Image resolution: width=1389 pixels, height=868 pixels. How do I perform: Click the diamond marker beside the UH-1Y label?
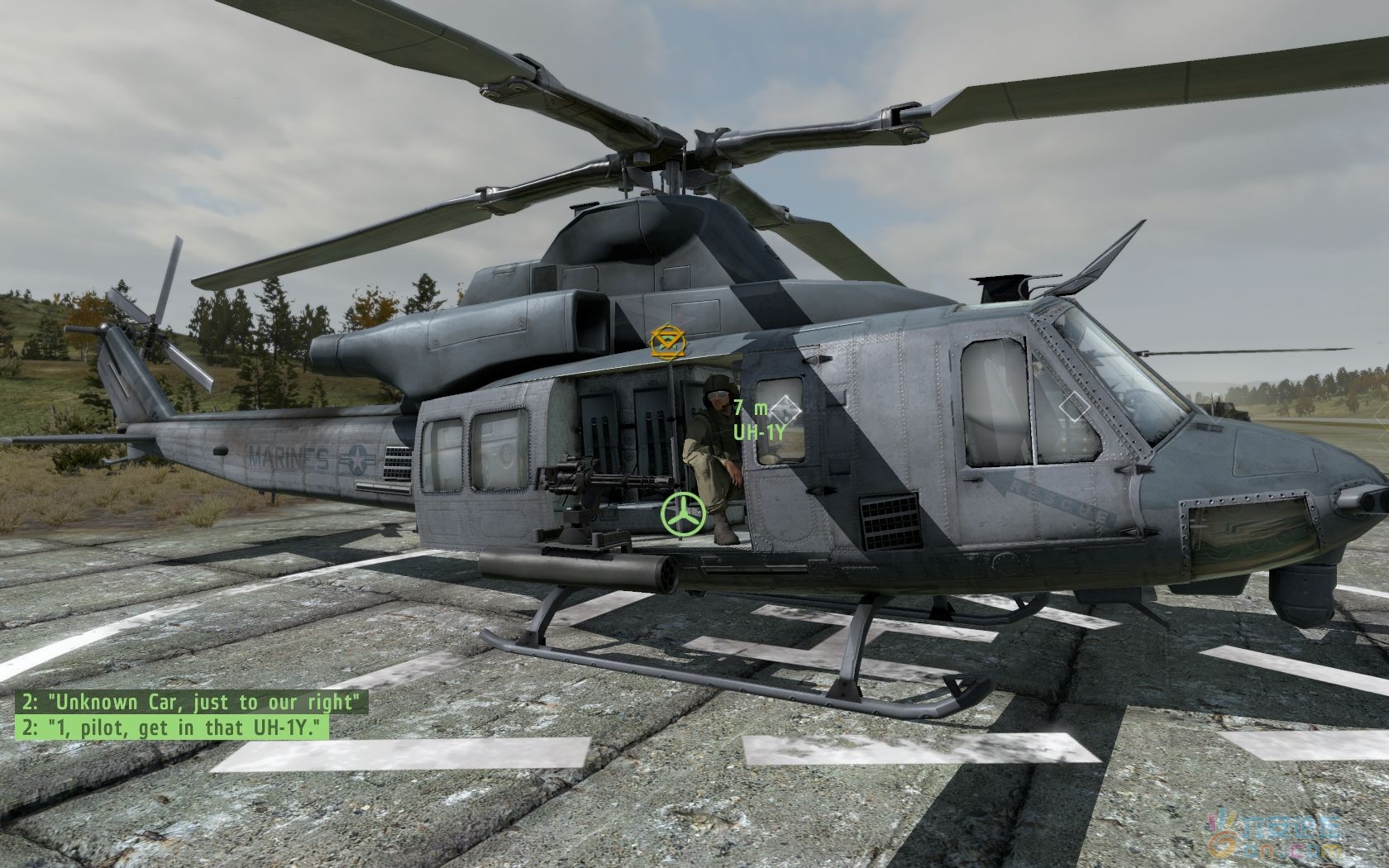coord(786,407)
